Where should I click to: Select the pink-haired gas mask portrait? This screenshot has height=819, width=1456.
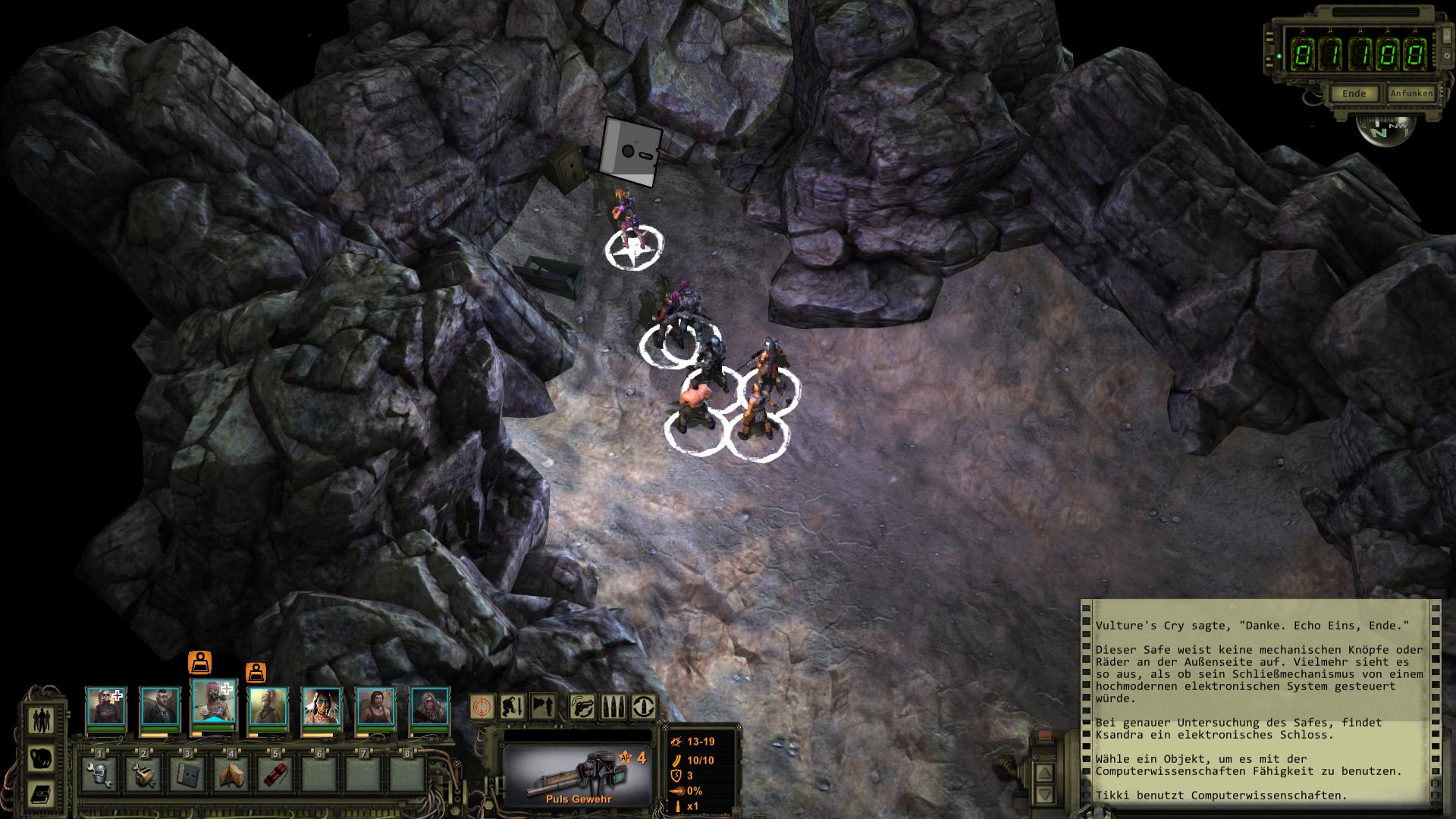click(x=214, y=703)
